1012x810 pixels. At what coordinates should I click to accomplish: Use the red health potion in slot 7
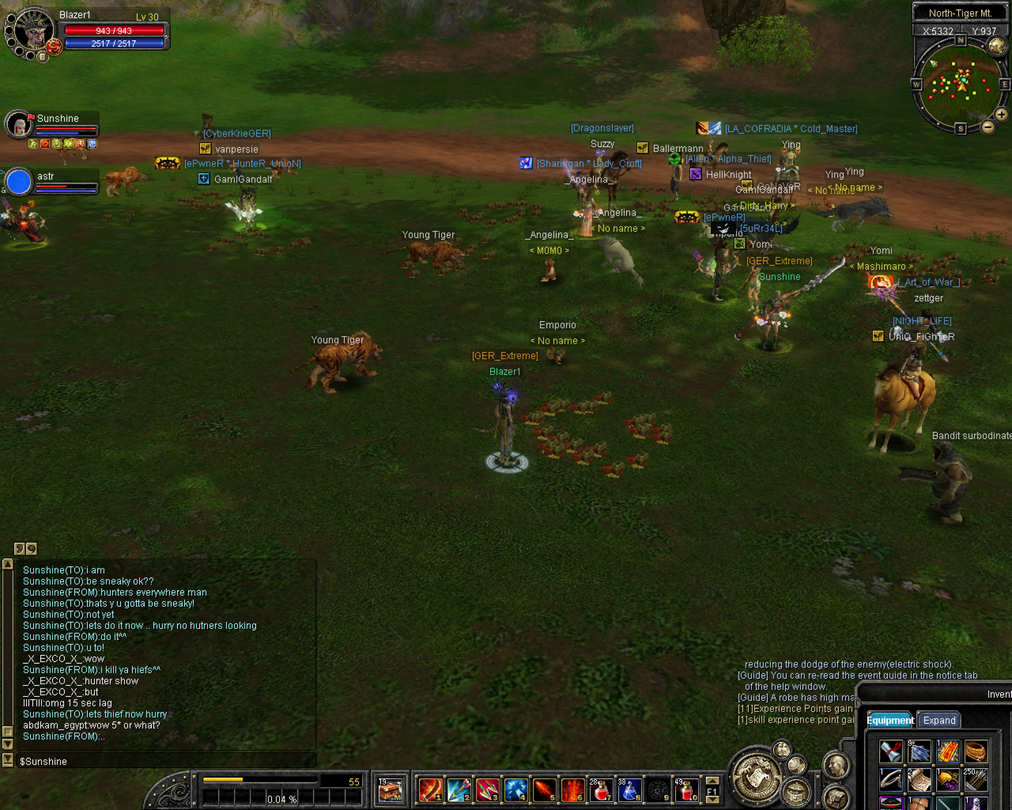tap(601, 790)
